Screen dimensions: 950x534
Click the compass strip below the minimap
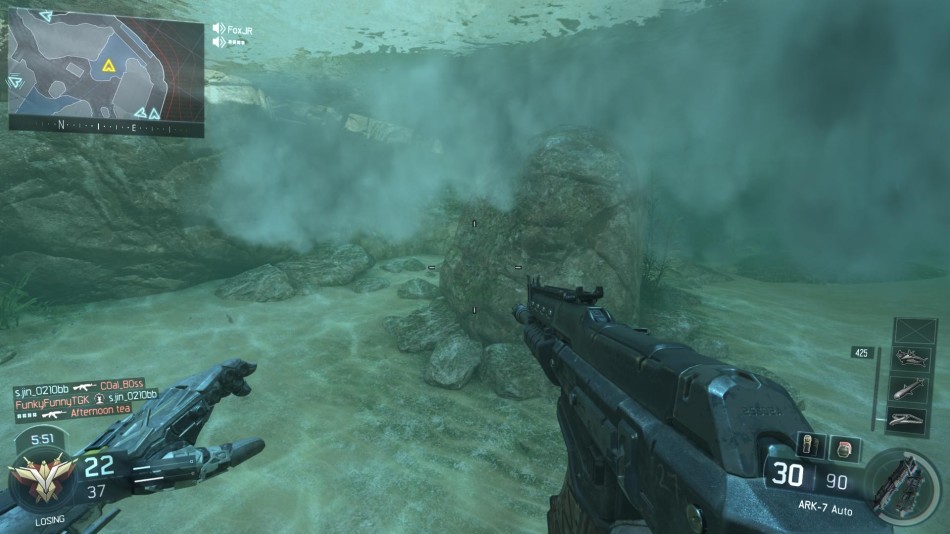coord(106,127)
